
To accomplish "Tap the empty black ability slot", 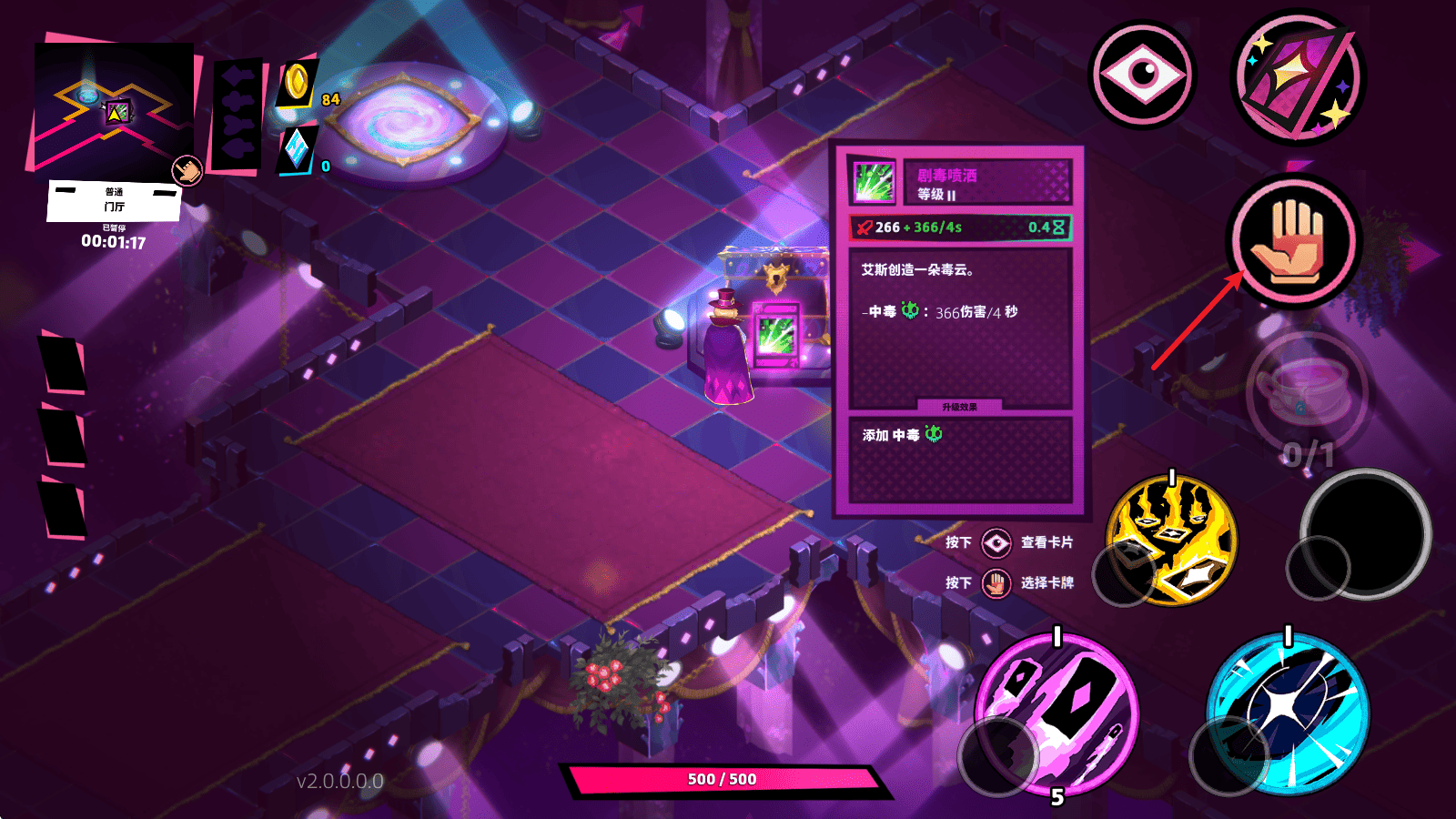I will [x=1366, y=534].
